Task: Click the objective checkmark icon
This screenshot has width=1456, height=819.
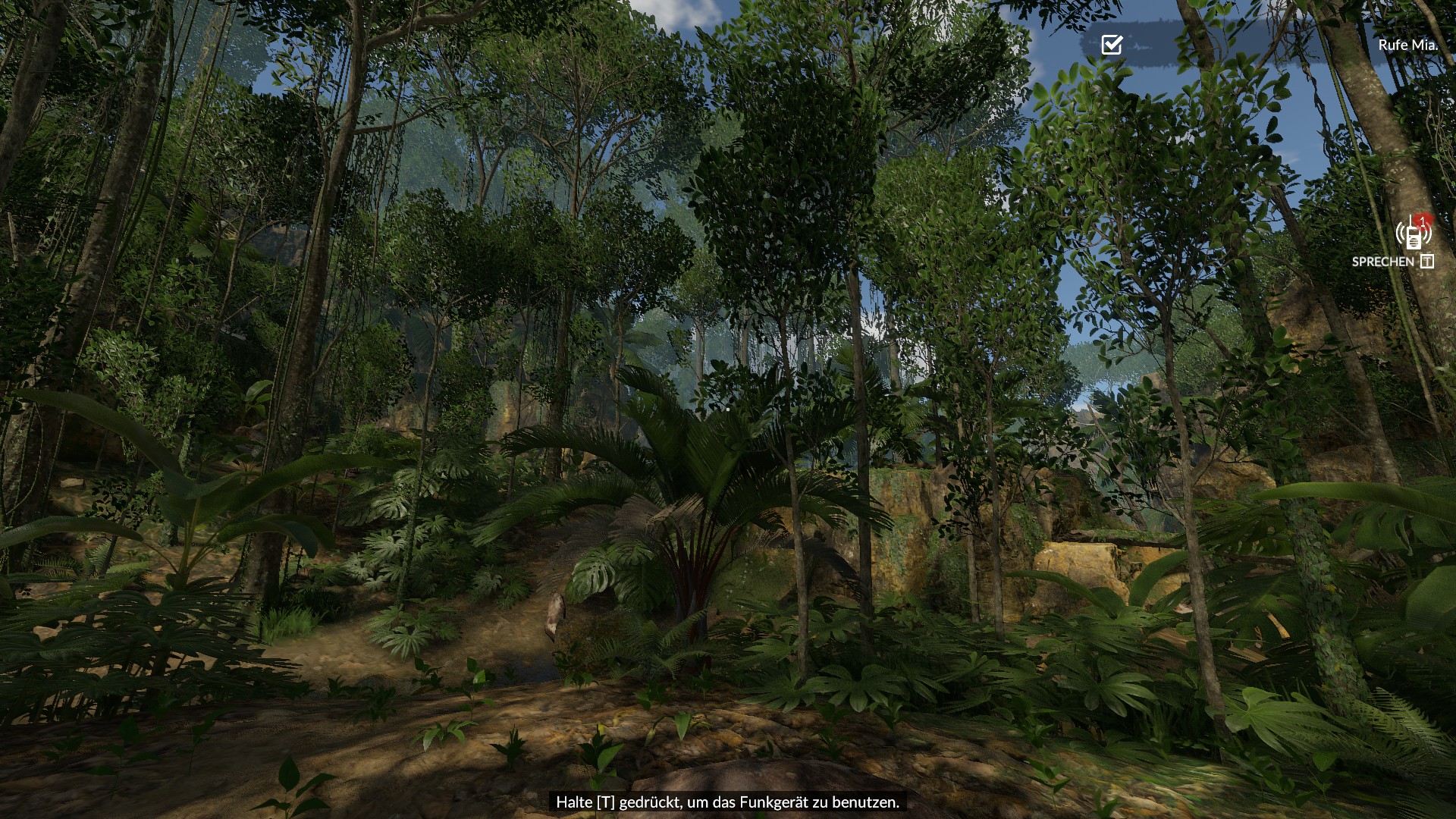Action: (x=1112, y=45)
